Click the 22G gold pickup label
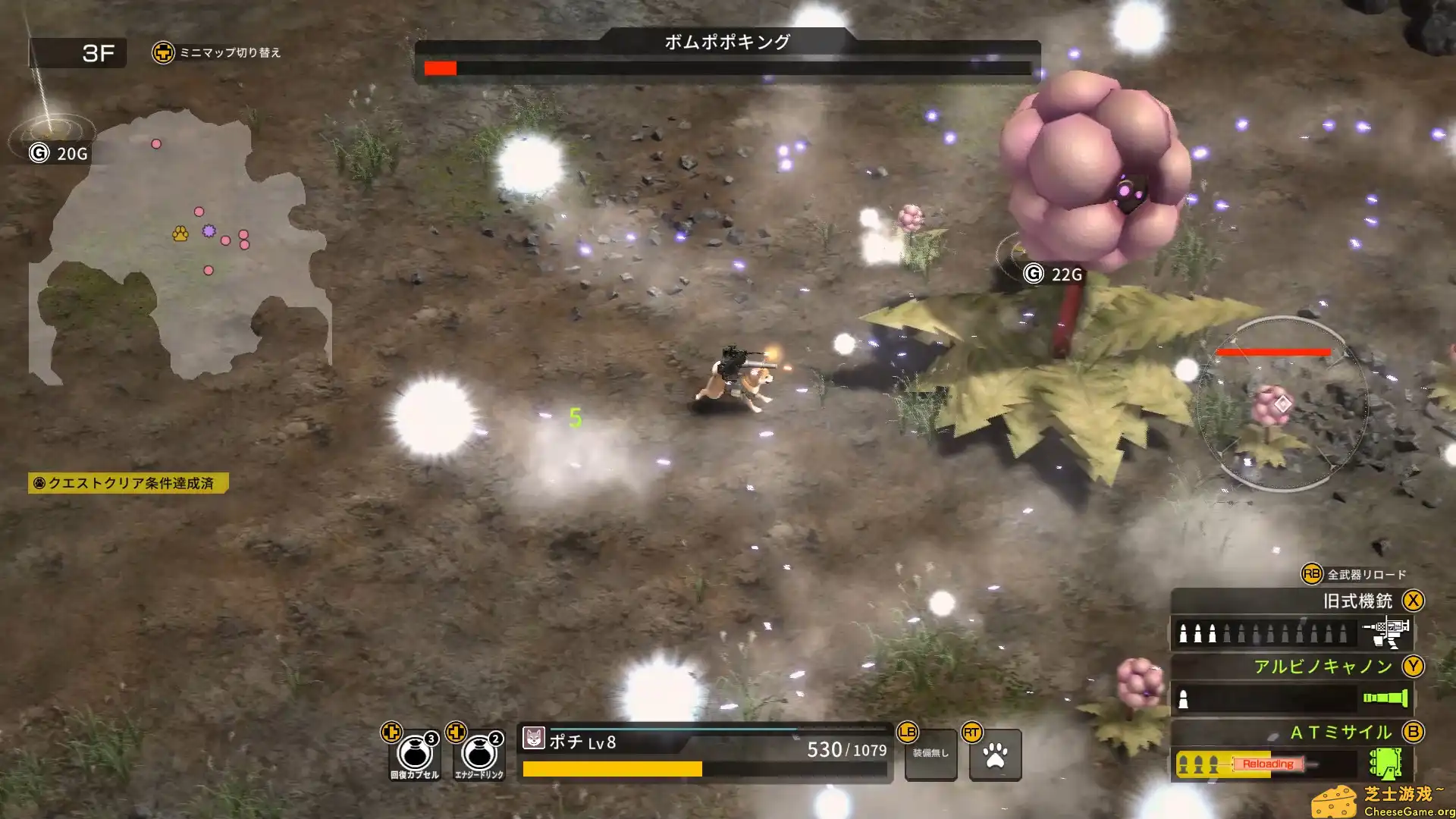 pyautogui.click(x=1053, y=275)
